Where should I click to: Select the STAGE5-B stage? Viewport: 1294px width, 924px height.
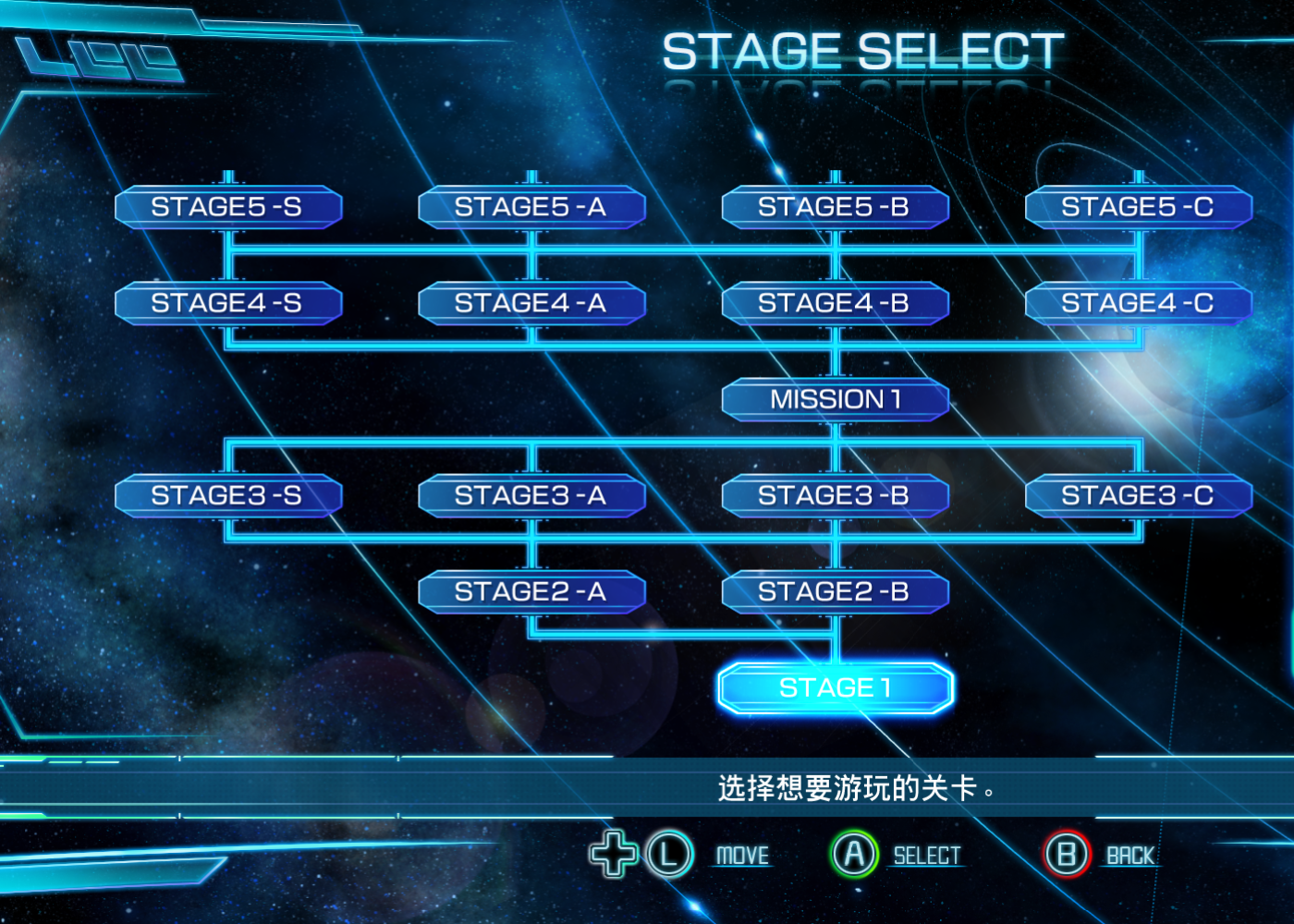(x=835, y=207)
